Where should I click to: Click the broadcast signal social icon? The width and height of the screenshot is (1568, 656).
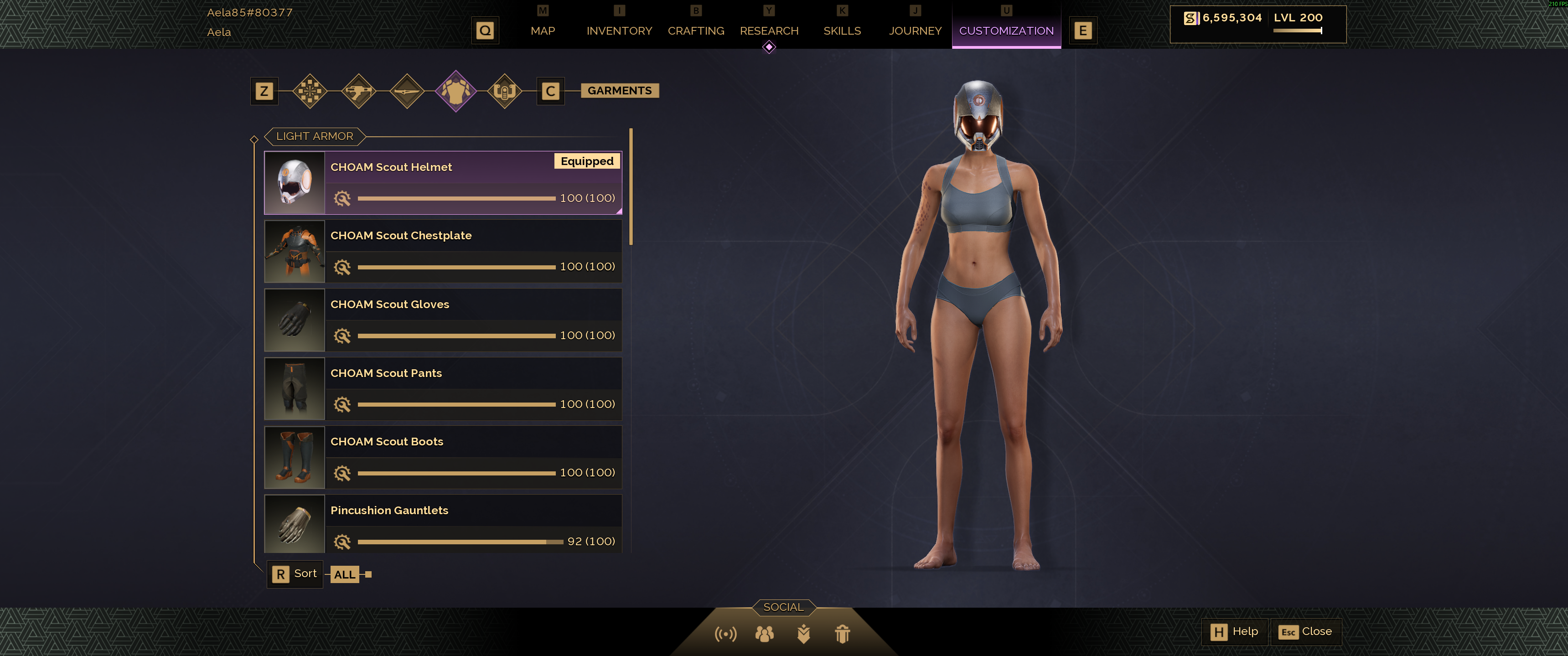(x=725, y=634)
